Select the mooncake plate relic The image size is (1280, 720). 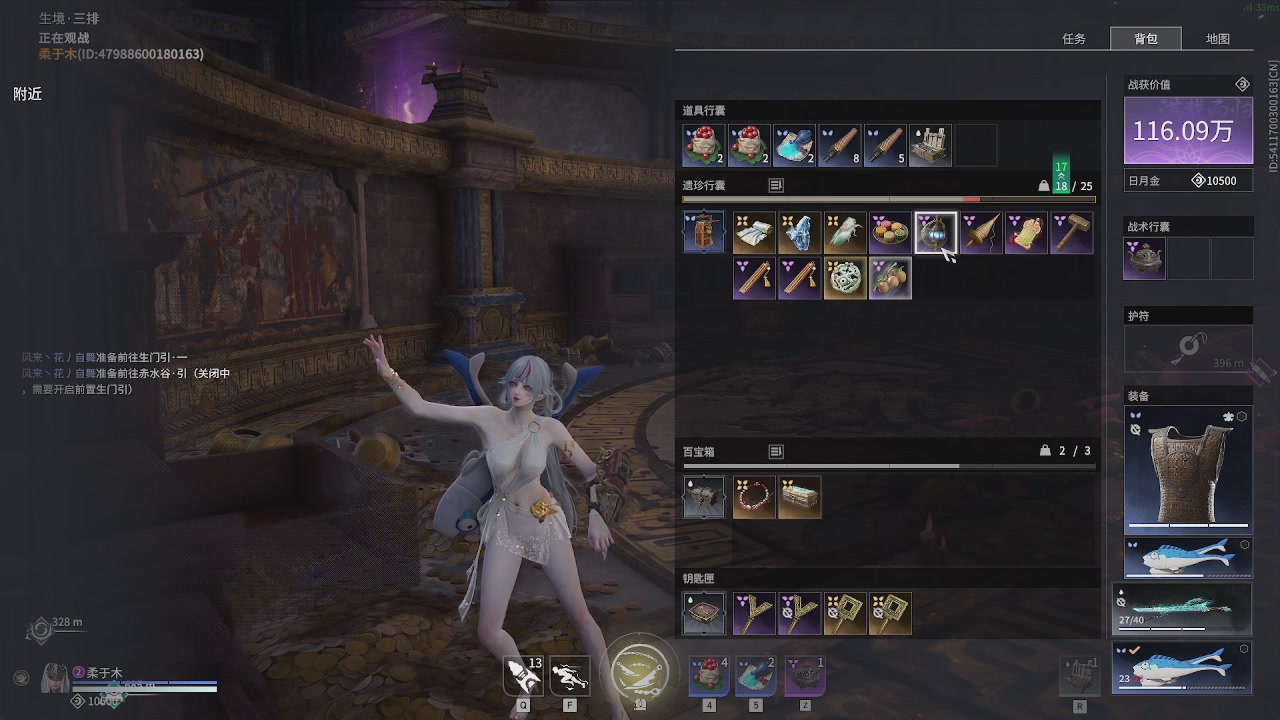click(x=889, y=233)
